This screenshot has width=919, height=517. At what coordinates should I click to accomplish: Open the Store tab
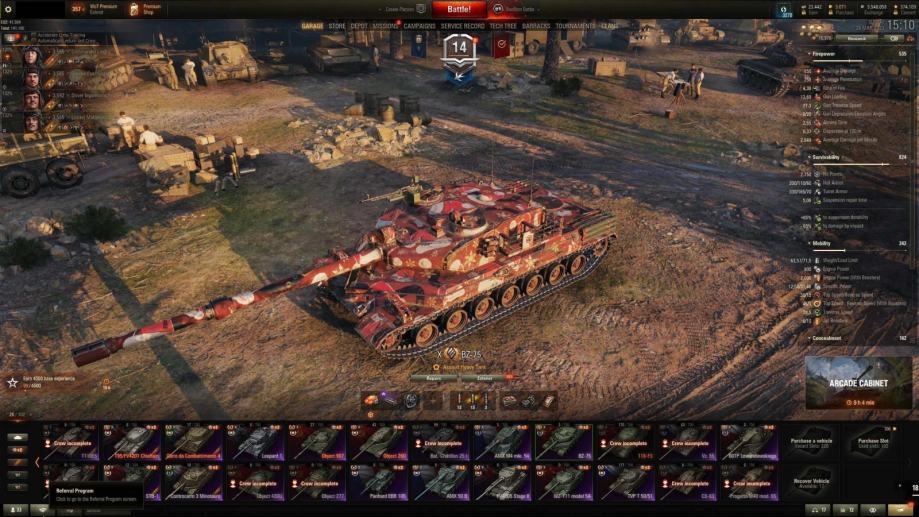tap(337, 26)
